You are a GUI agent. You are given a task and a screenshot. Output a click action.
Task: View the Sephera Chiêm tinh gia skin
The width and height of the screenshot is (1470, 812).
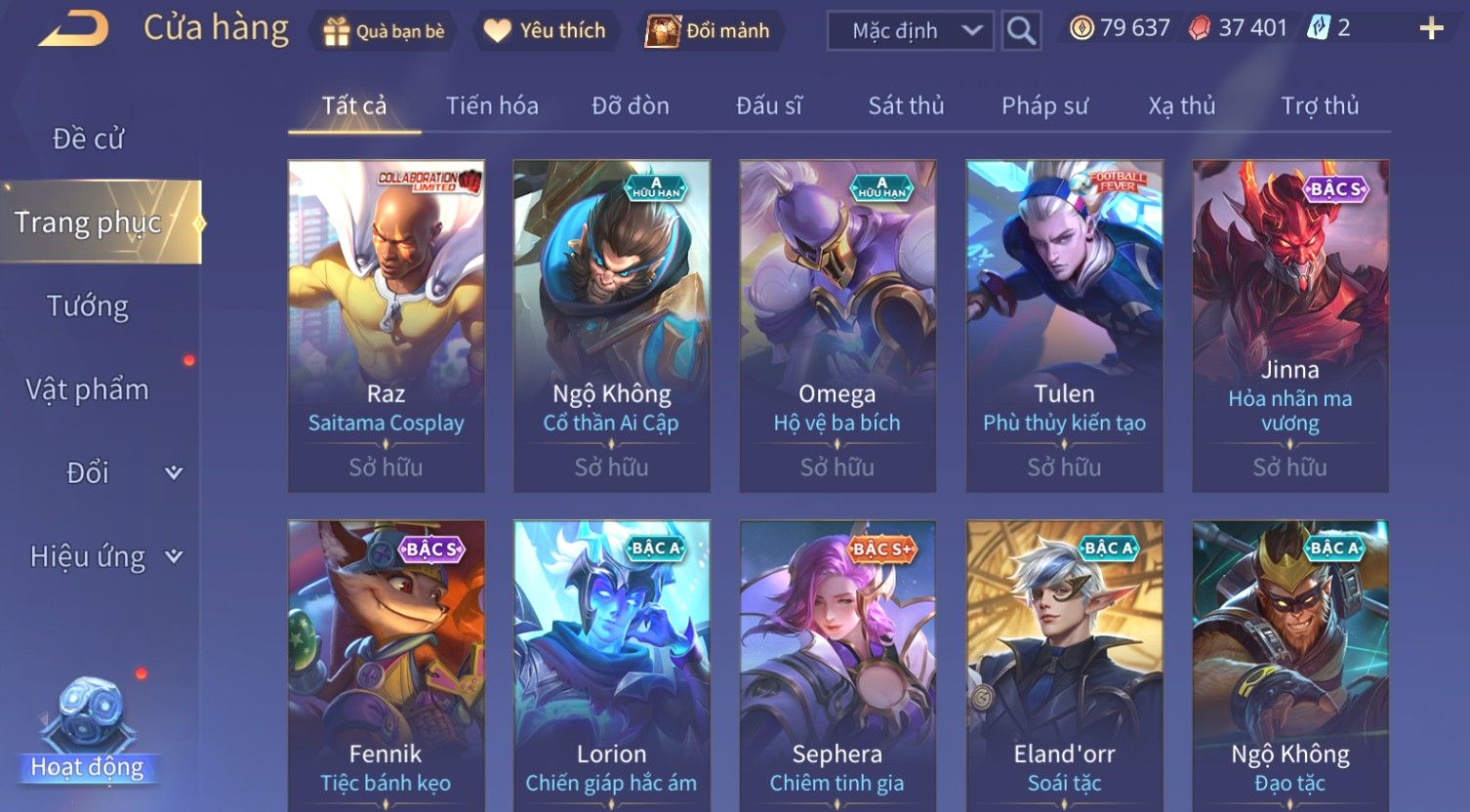pos(837,666)
